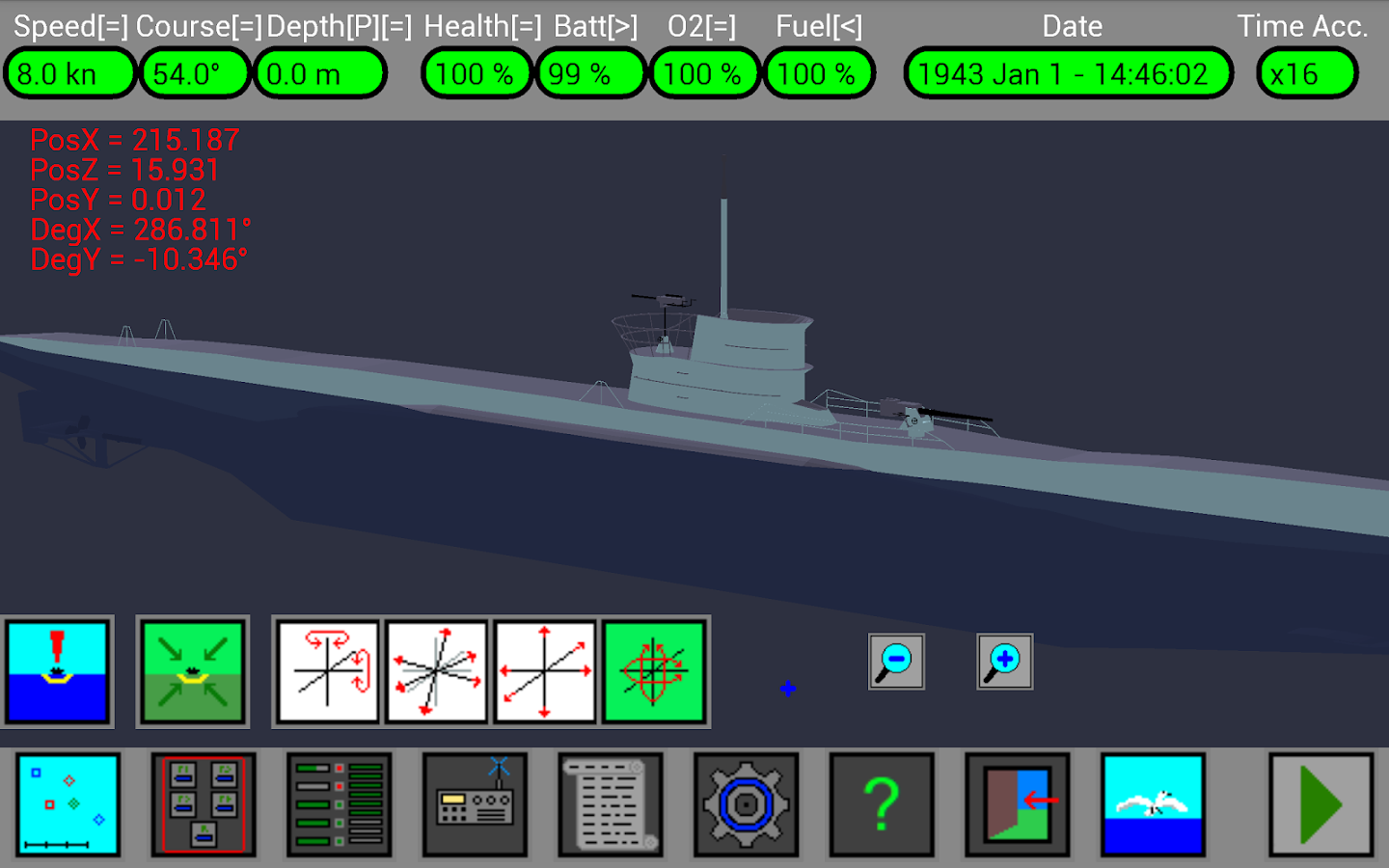Open the external seagull surface view
1389x868 pixels.
point(1153,805)
